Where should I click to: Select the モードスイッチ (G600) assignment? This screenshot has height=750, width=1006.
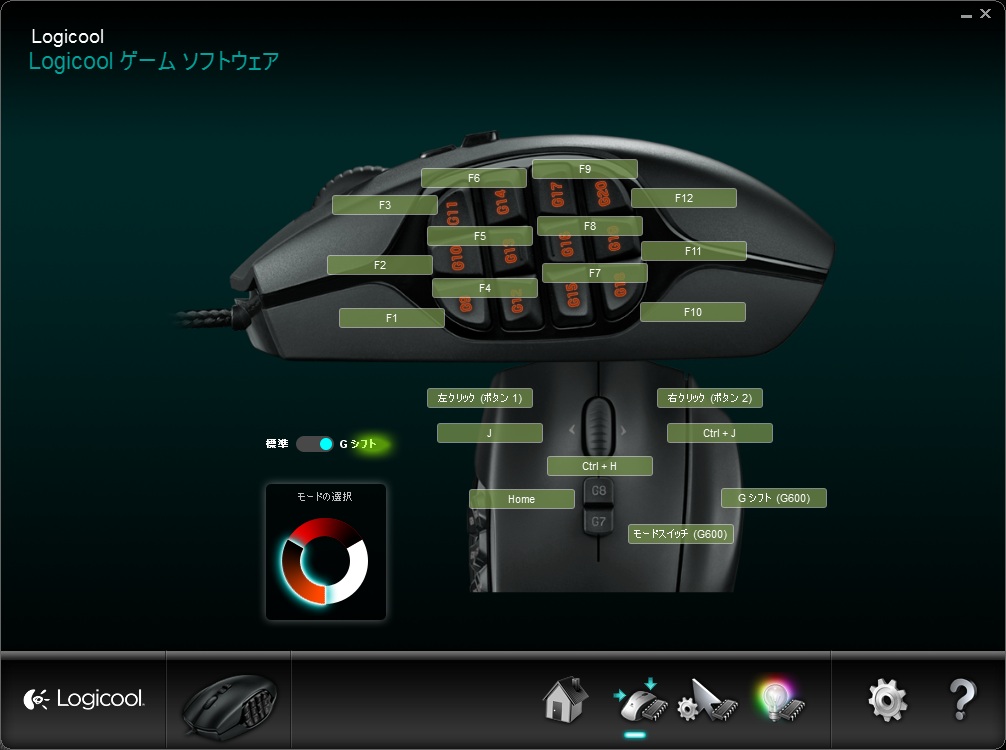680,534
